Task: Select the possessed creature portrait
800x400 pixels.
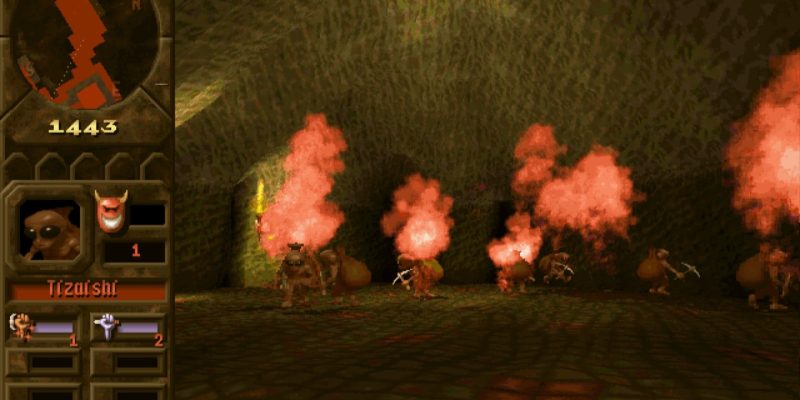Action: pyautogui.click(x=46, y=228)
